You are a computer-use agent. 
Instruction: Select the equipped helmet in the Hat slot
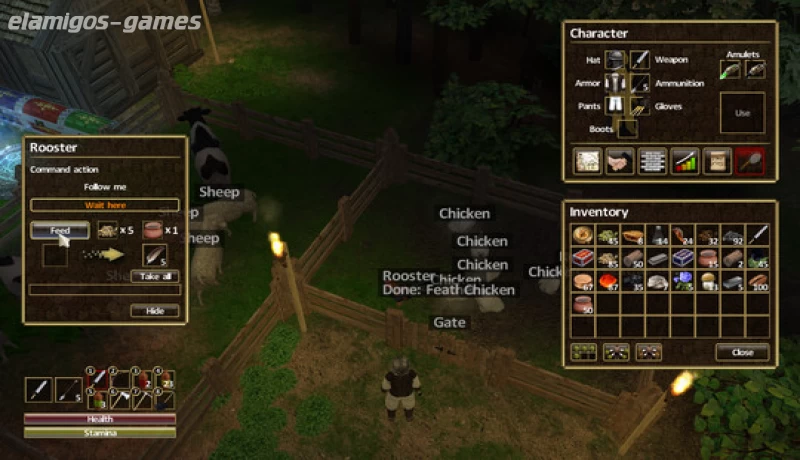[x=616, y=60]
